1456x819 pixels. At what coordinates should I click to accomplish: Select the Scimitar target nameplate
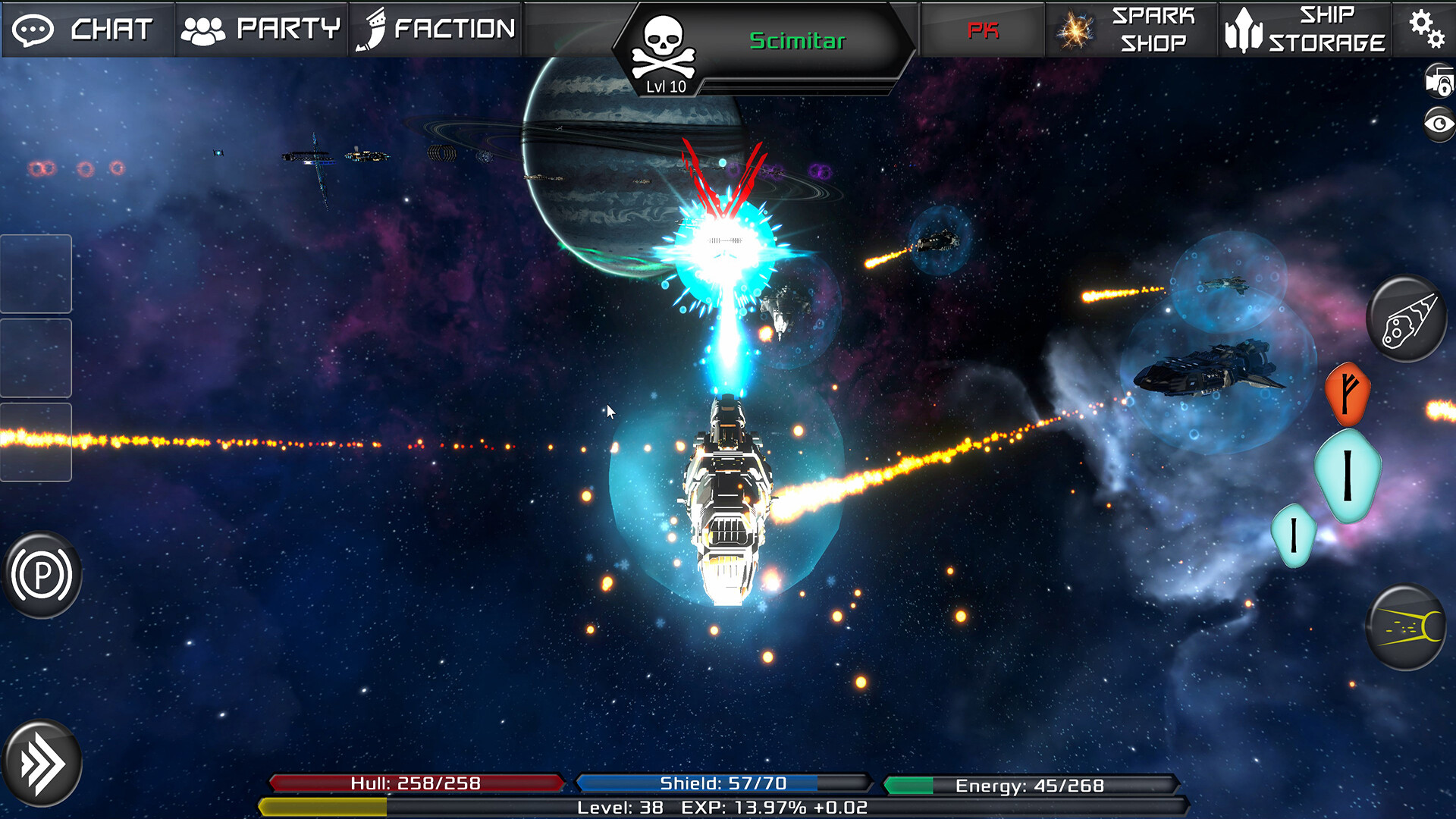[796, 42]
